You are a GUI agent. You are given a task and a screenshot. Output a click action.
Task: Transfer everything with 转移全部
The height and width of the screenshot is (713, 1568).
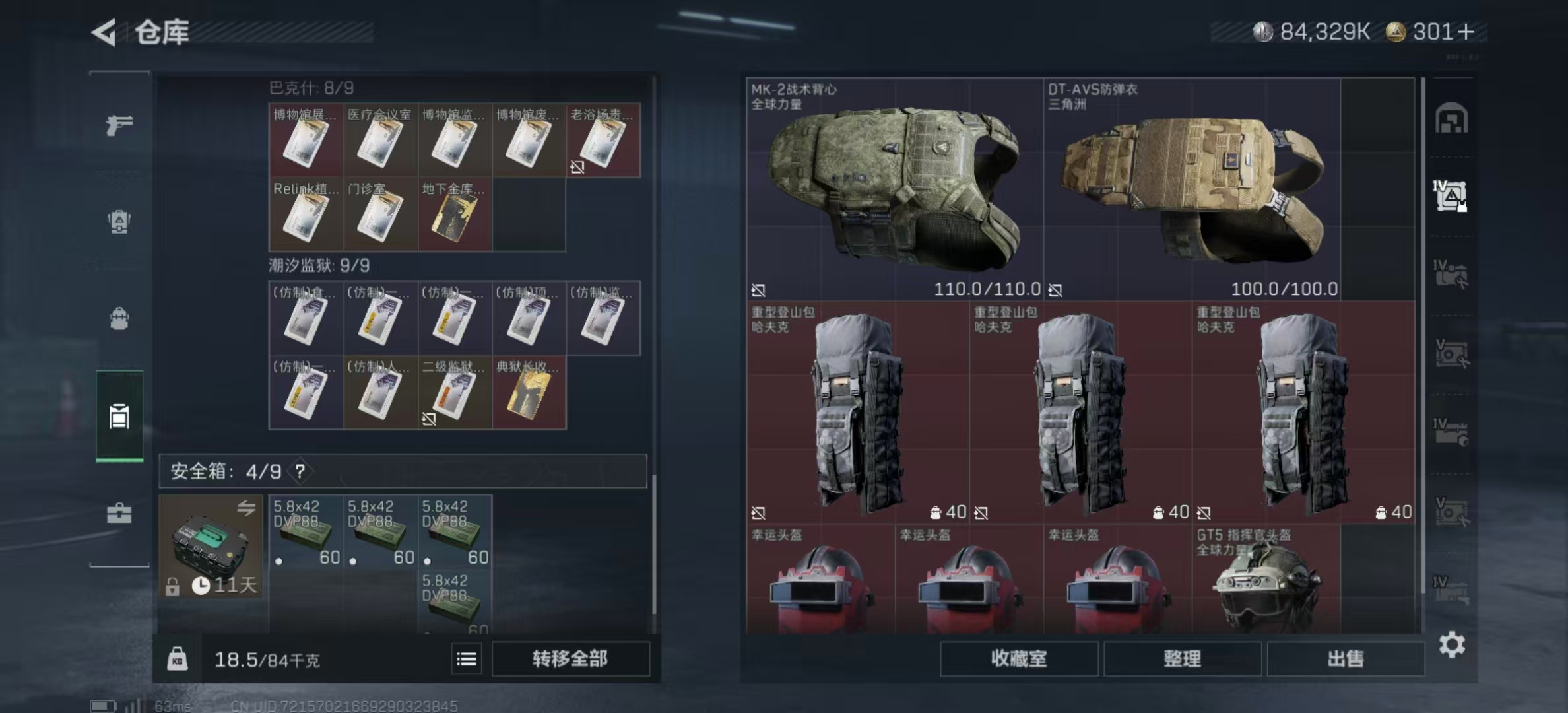pos(570,658)
